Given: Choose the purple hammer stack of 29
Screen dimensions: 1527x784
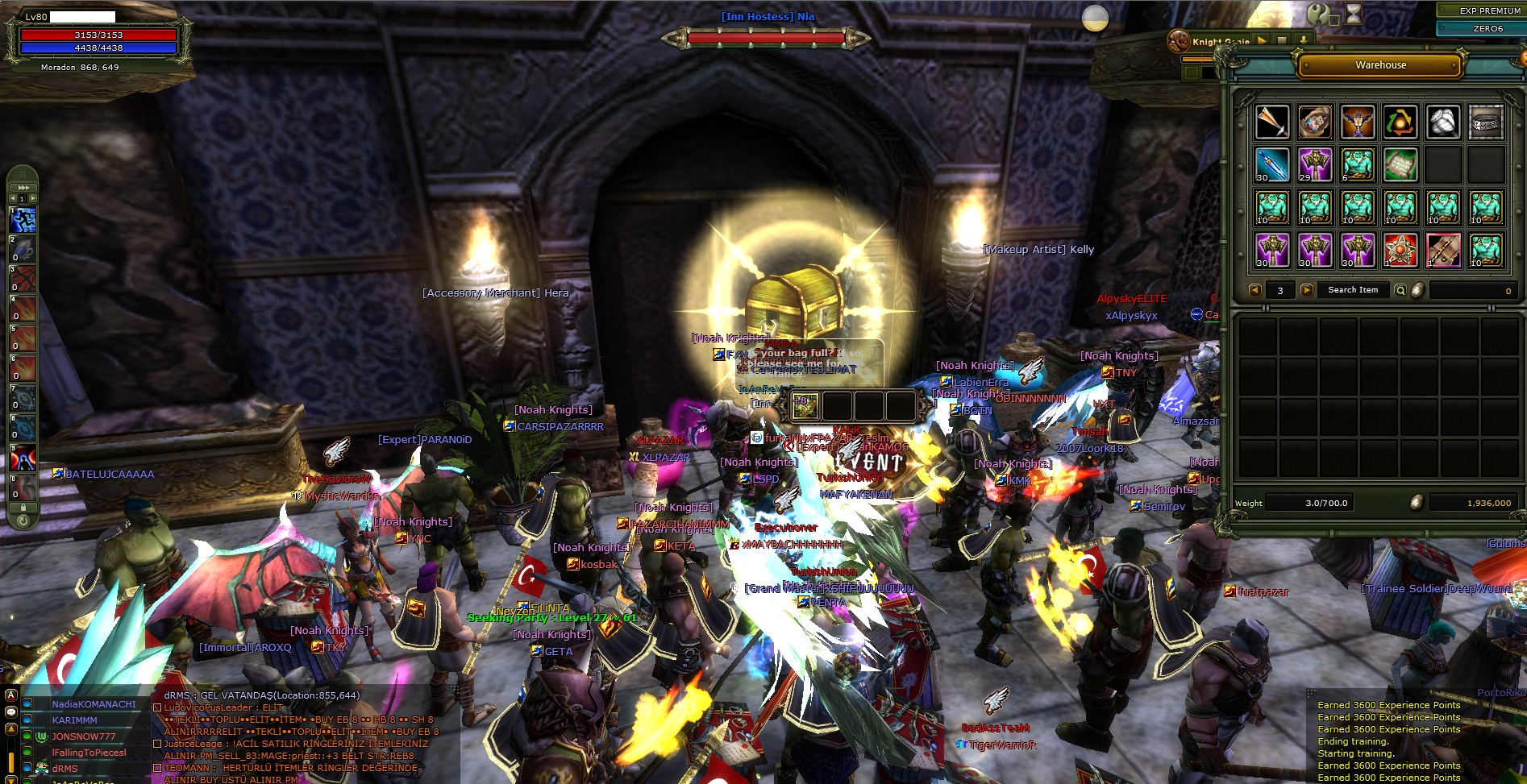Looking at the screenshot, I should (x=1315, y=164).
